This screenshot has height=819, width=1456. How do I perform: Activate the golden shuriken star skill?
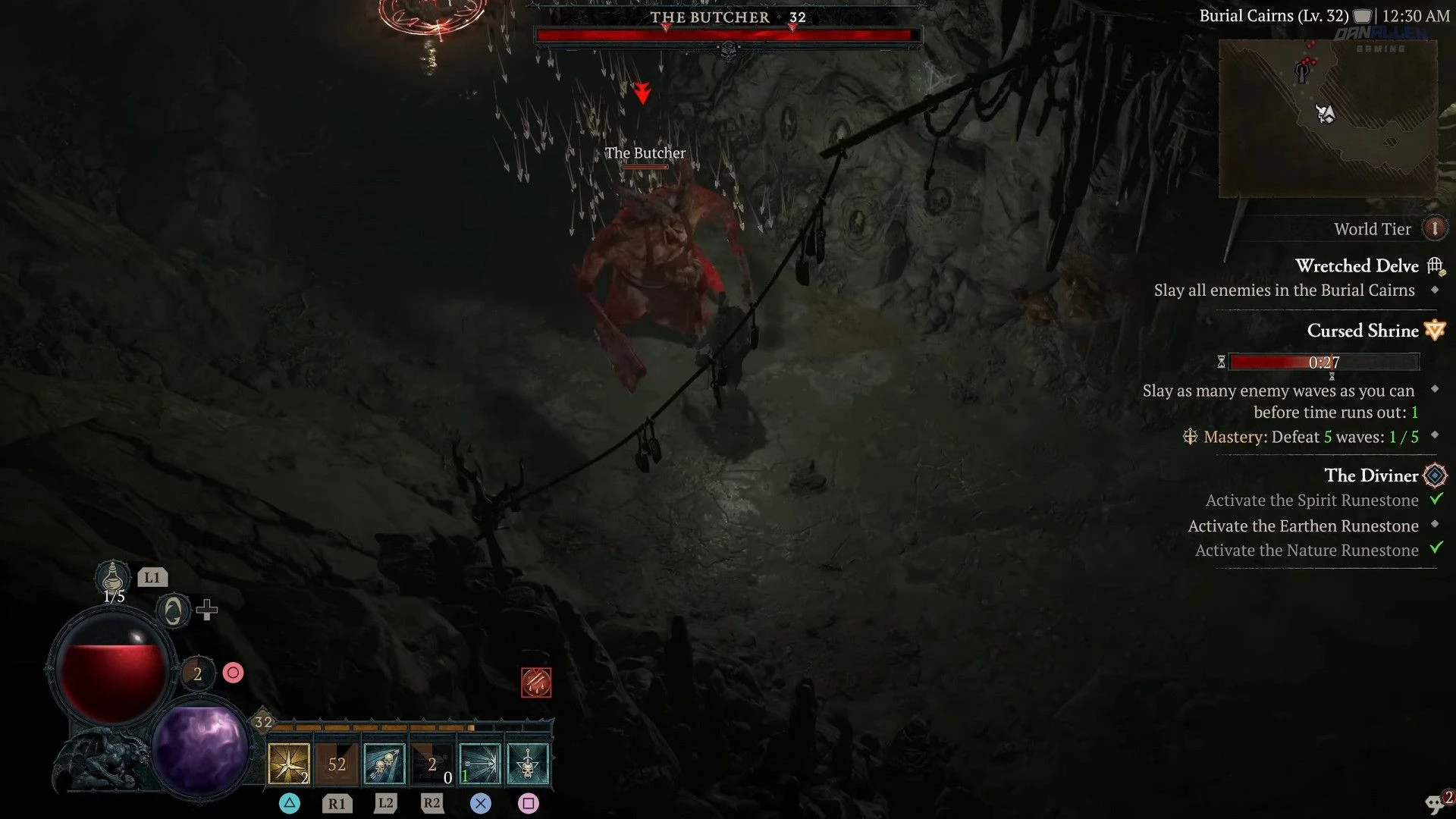click(x=289, y=764)
